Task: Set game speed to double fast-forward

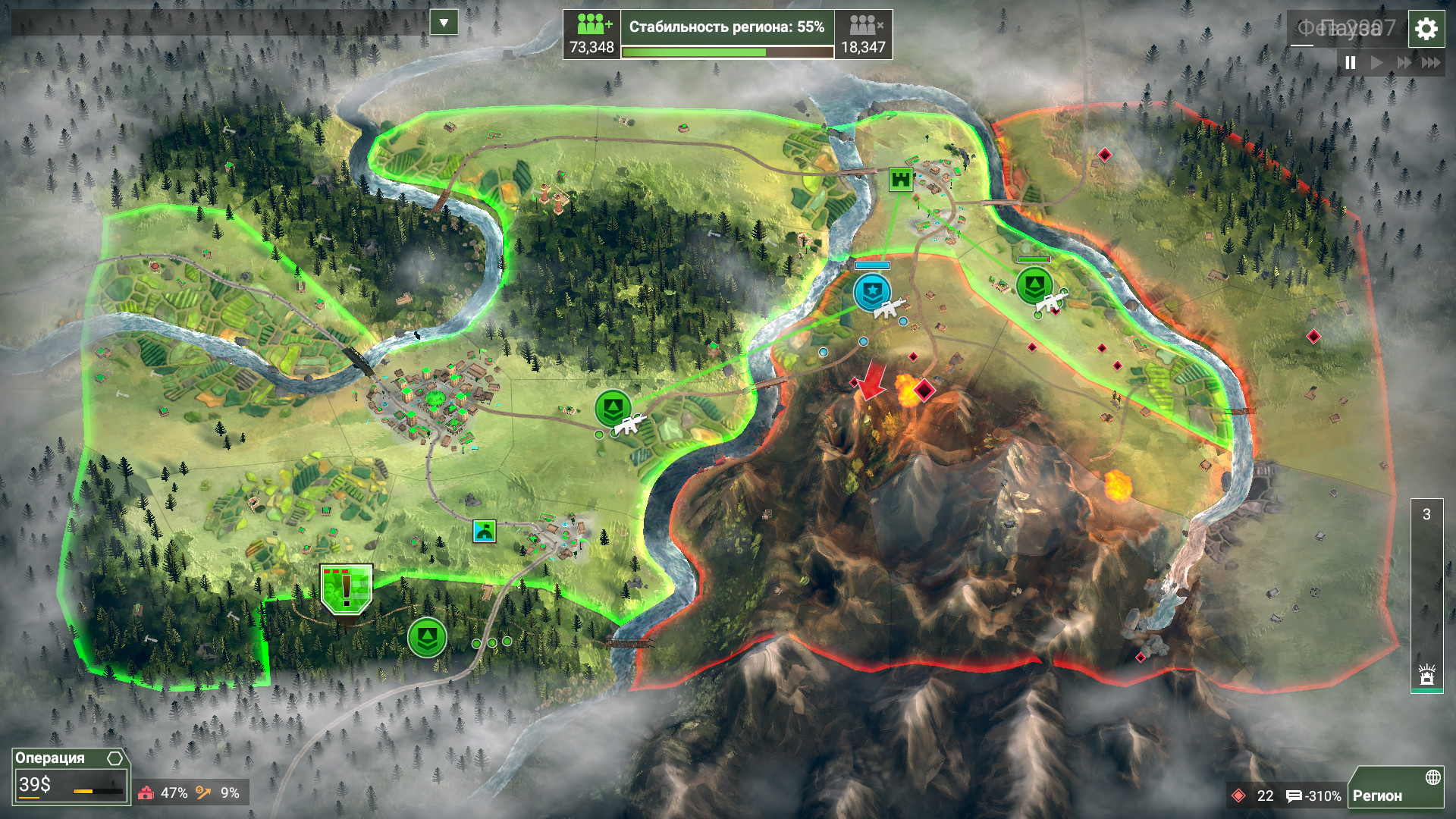Action: pos(1404,63)
